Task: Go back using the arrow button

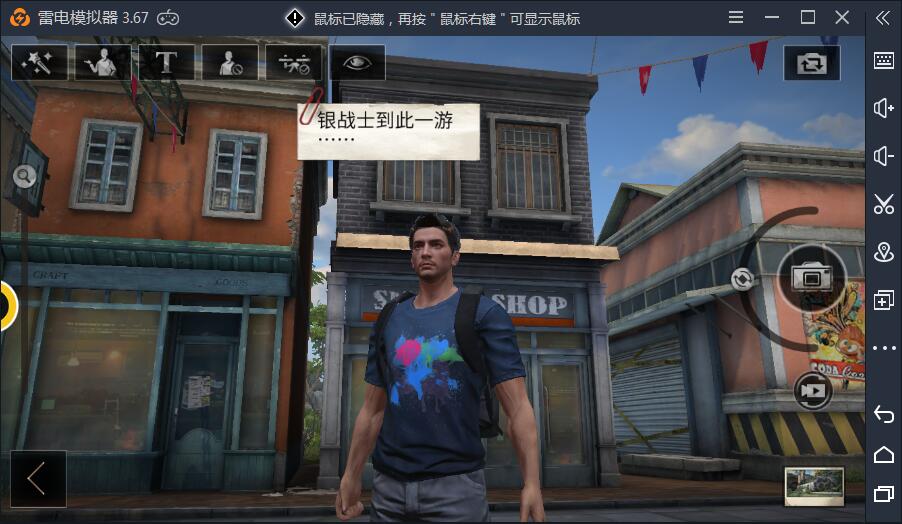Action: (38, 479)
